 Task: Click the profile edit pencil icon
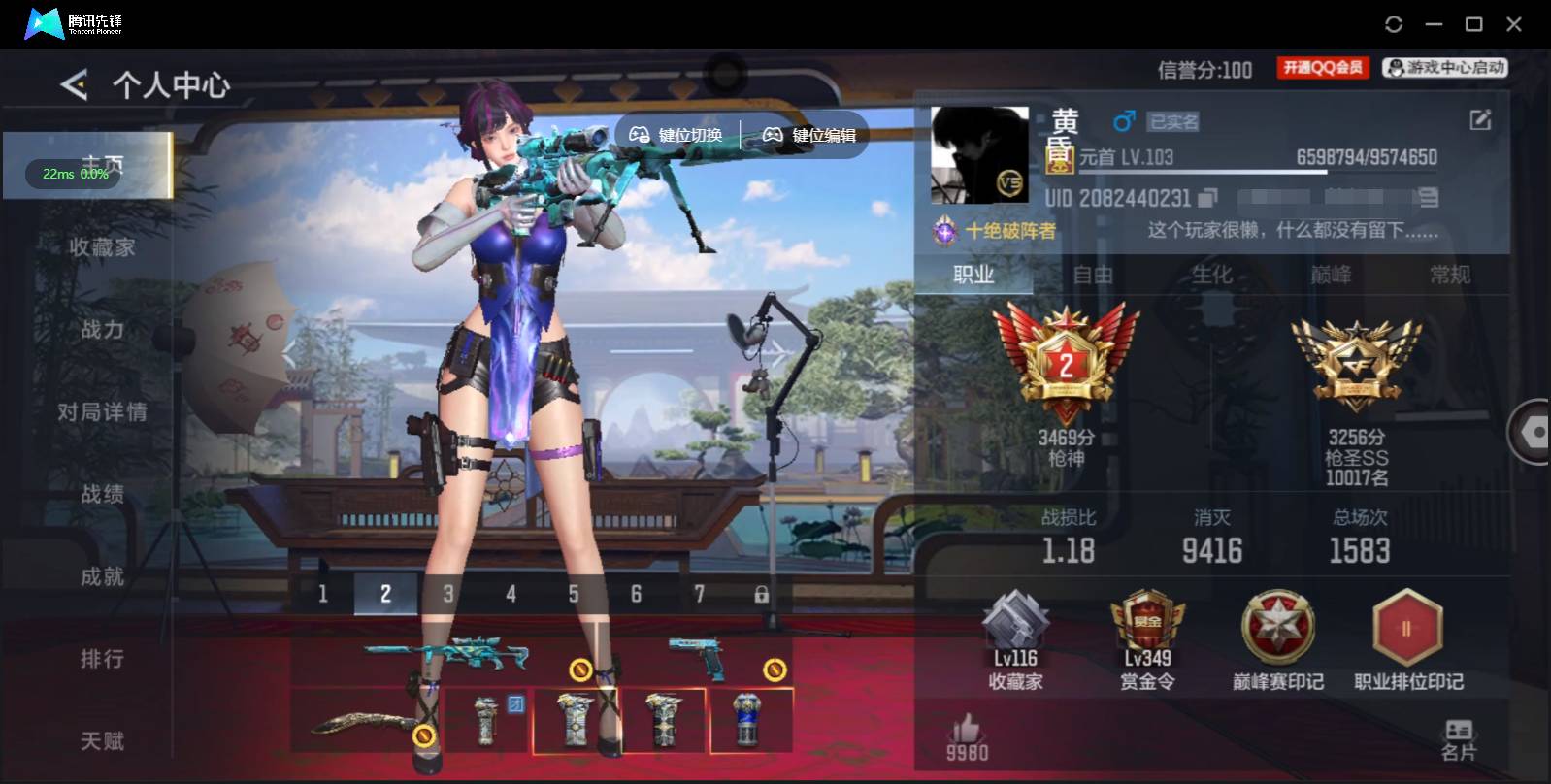pyautogui.click(x=1479, y=119)
